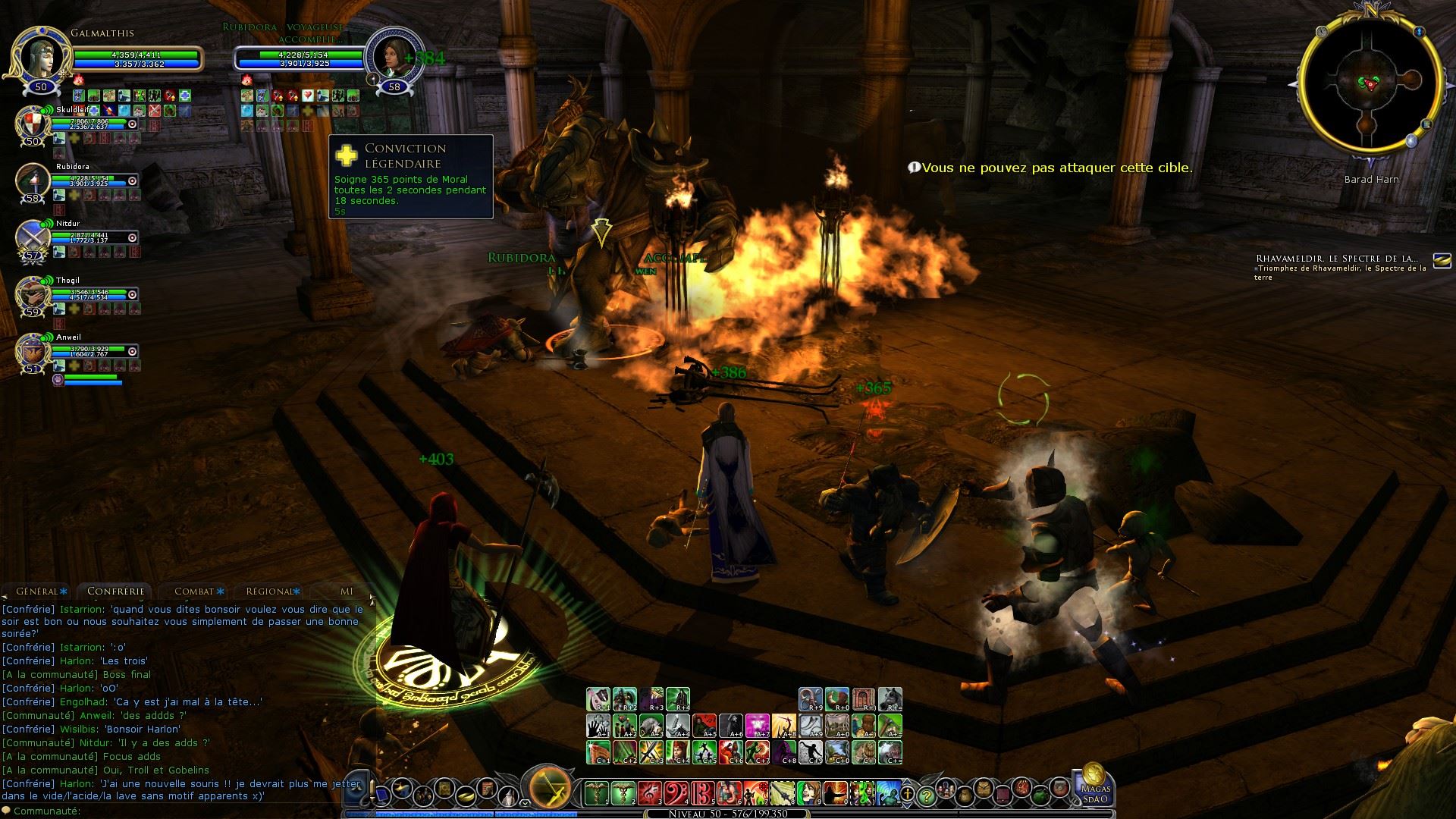Show the Régional chat tab
The height and width of the screenshot is (819, 1456).
pyautogui.click(x=271, y=591)
